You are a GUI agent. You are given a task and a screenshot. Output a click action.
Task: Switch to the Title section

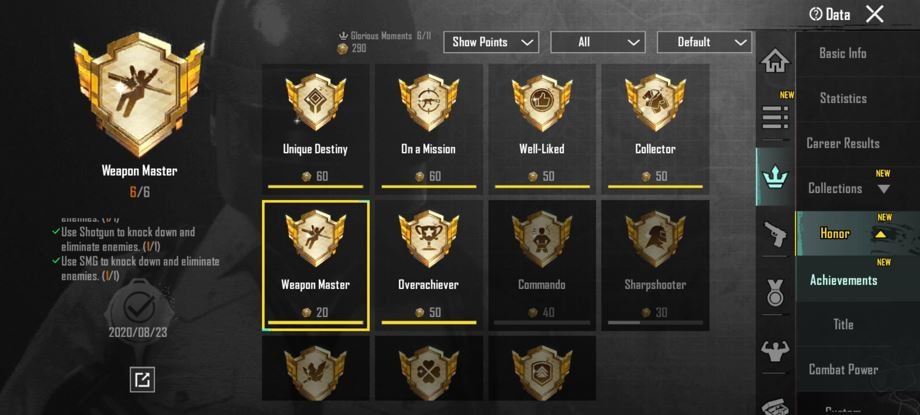click(842, 324)
